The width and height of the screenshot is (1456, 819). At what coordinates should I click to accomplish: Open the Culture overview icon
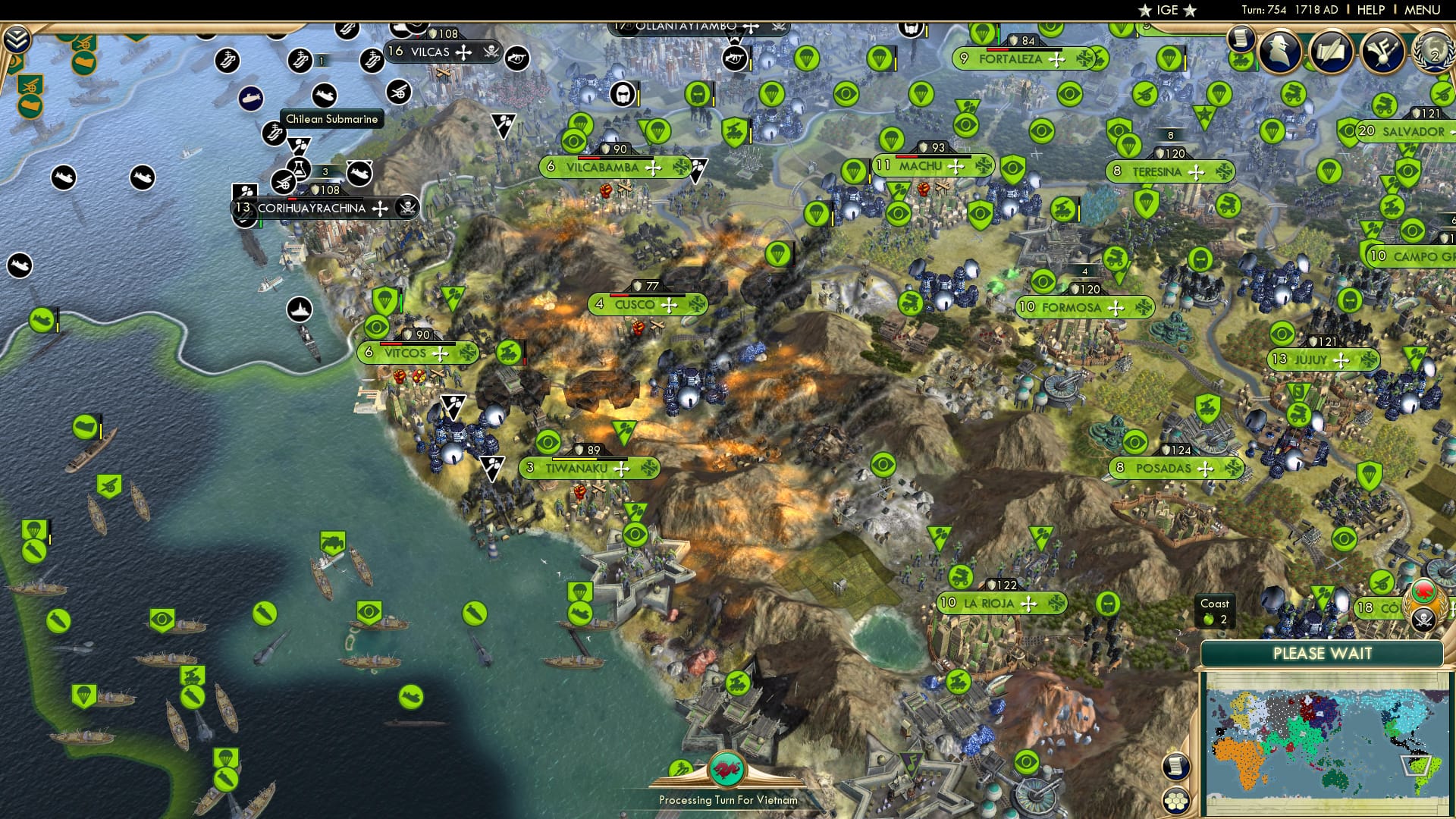pos(1383,52)
